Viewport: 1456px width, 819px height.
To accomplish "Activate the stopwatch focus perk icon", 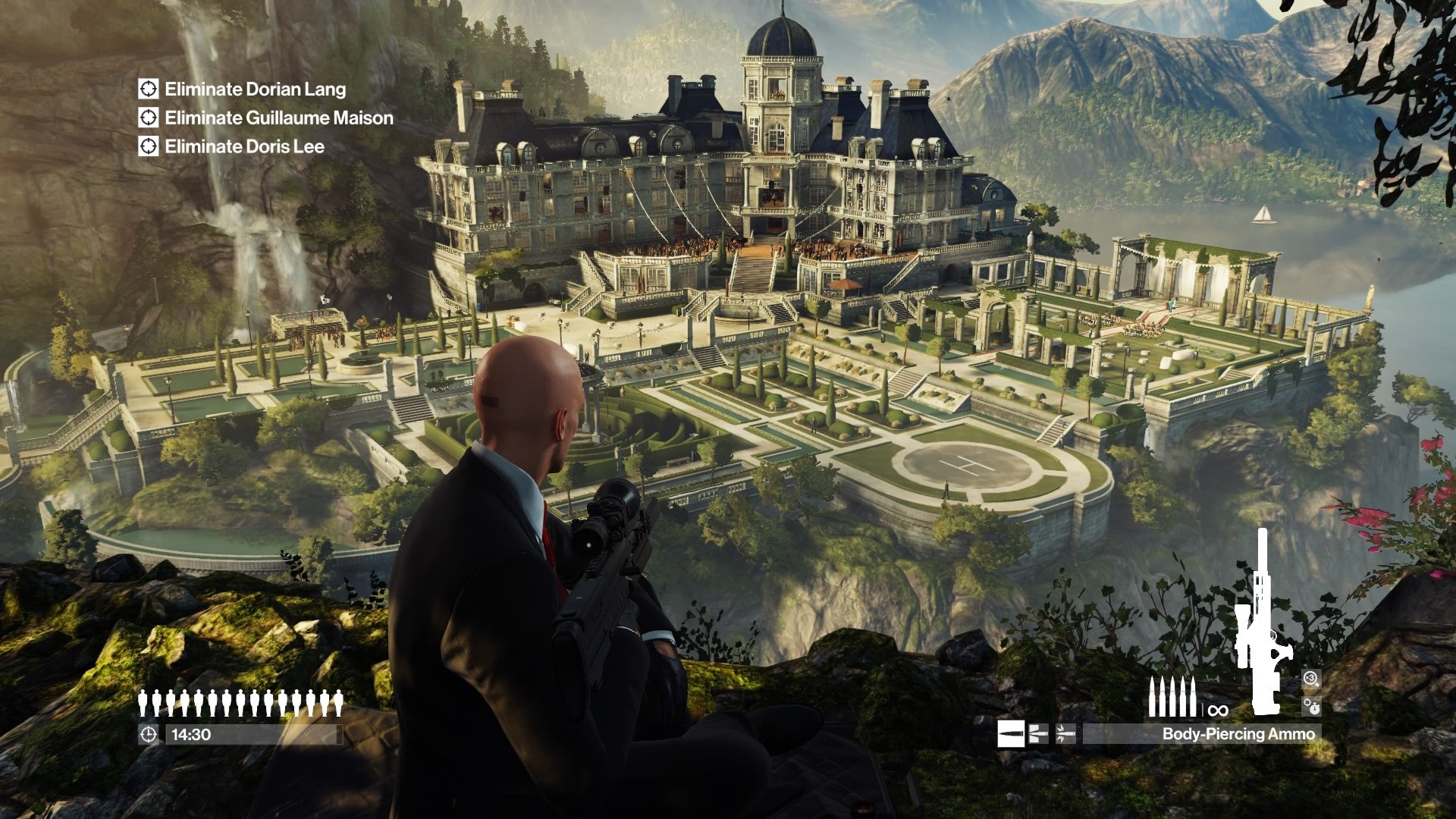I will click(x=1312, y=707).
